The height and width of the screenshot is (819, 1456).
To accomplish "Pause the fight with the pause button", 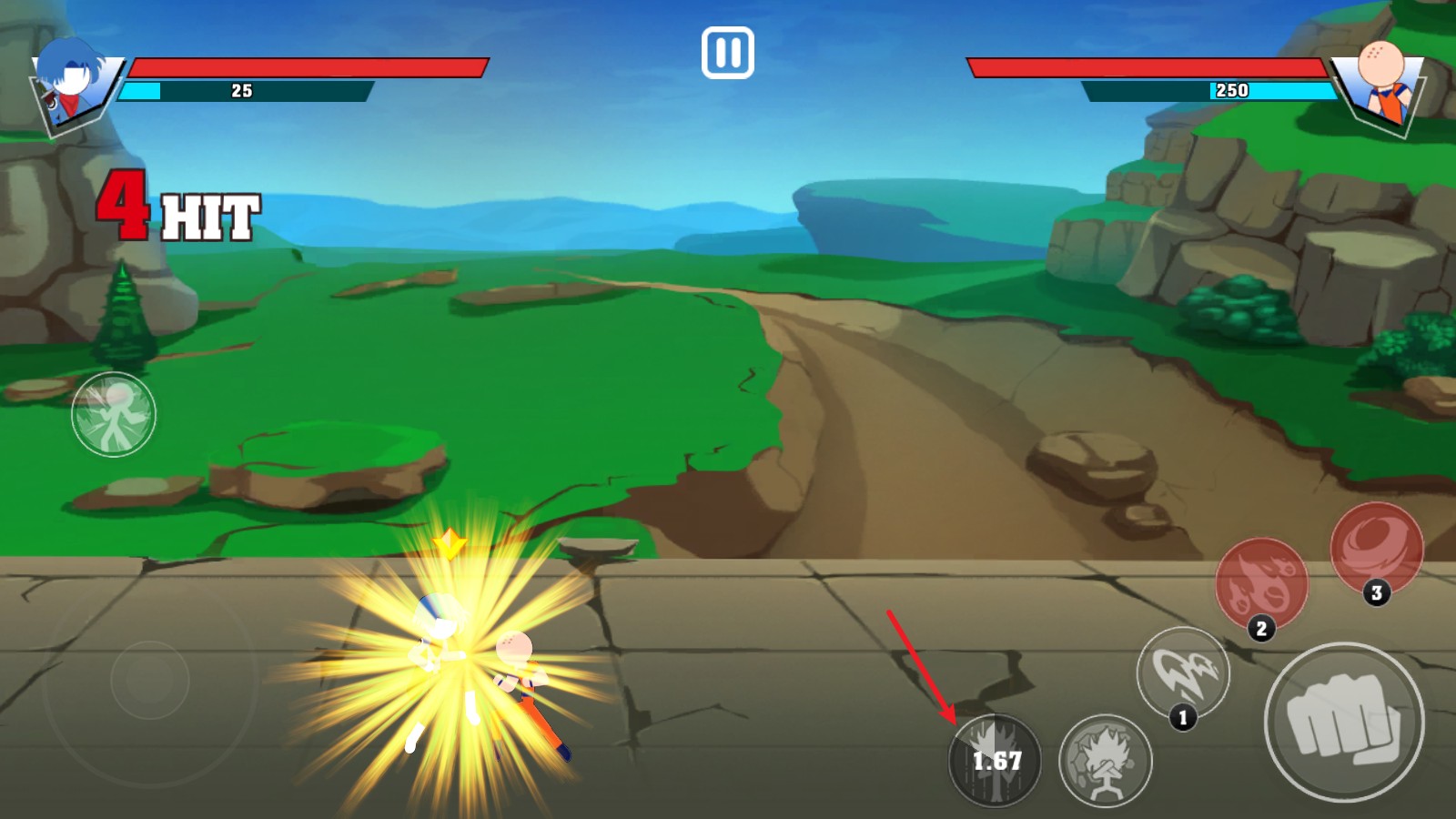I will coord(727,53).
